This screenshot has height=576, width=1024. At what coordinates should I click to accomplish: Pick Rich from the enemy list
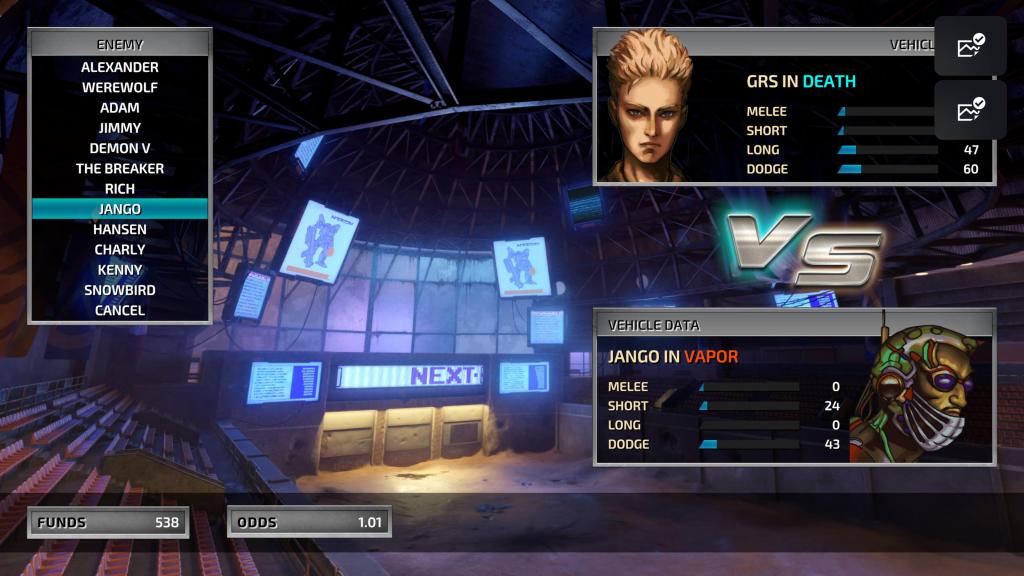tap(120, 188)
